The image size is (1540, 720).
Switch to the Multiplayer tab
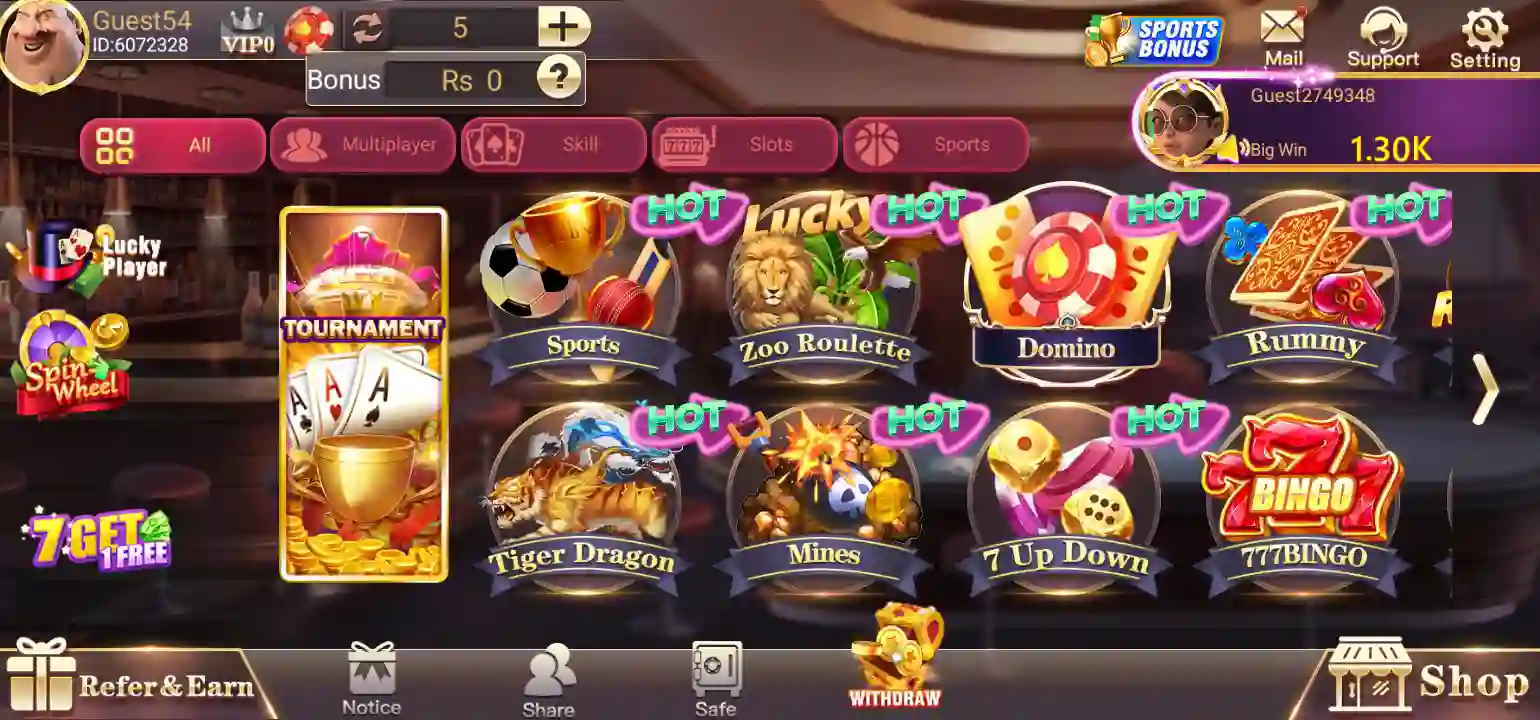(363, 144)
